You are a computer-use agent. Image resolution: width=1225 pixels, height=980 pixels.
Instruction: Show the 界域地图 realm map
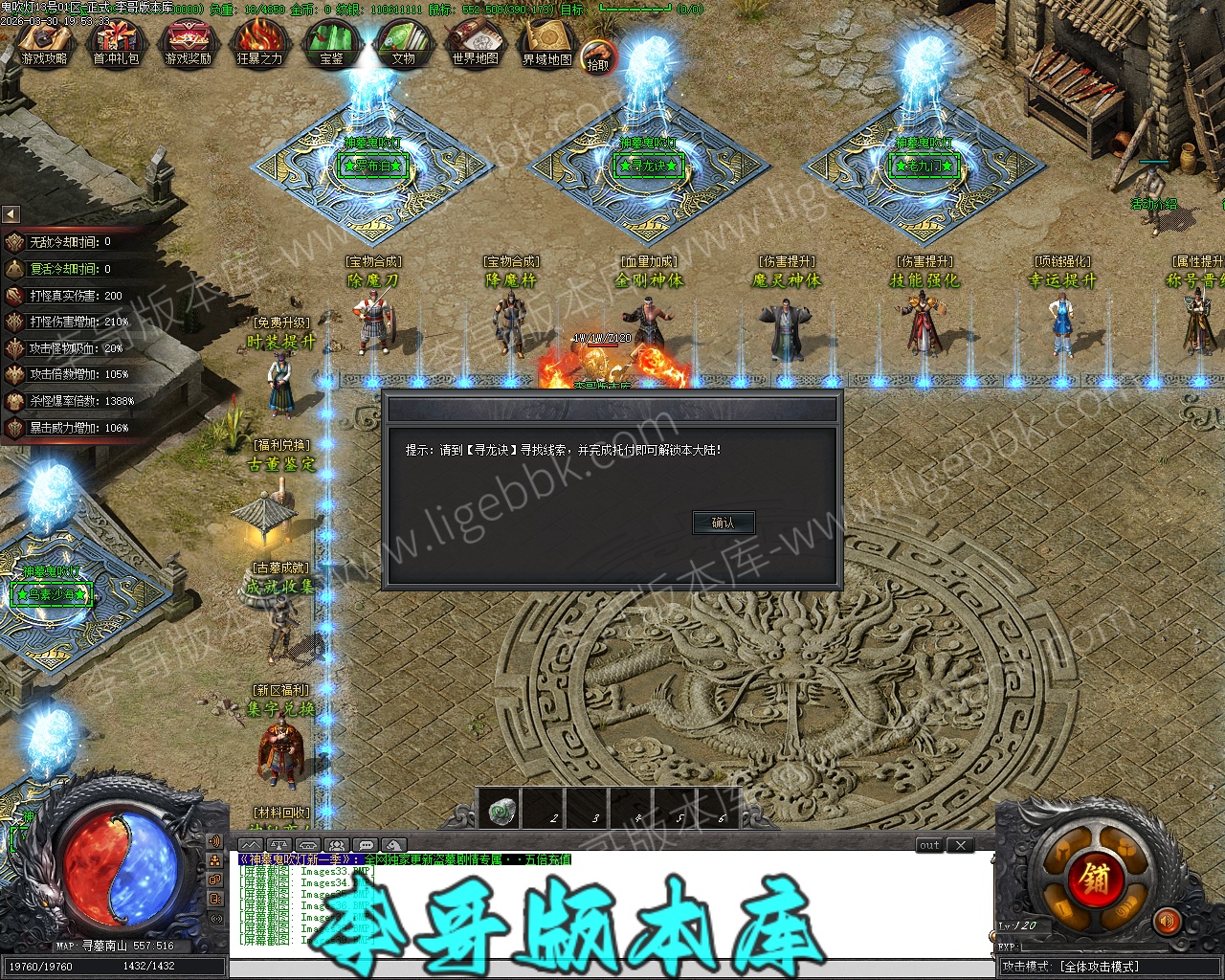[547, 43]
